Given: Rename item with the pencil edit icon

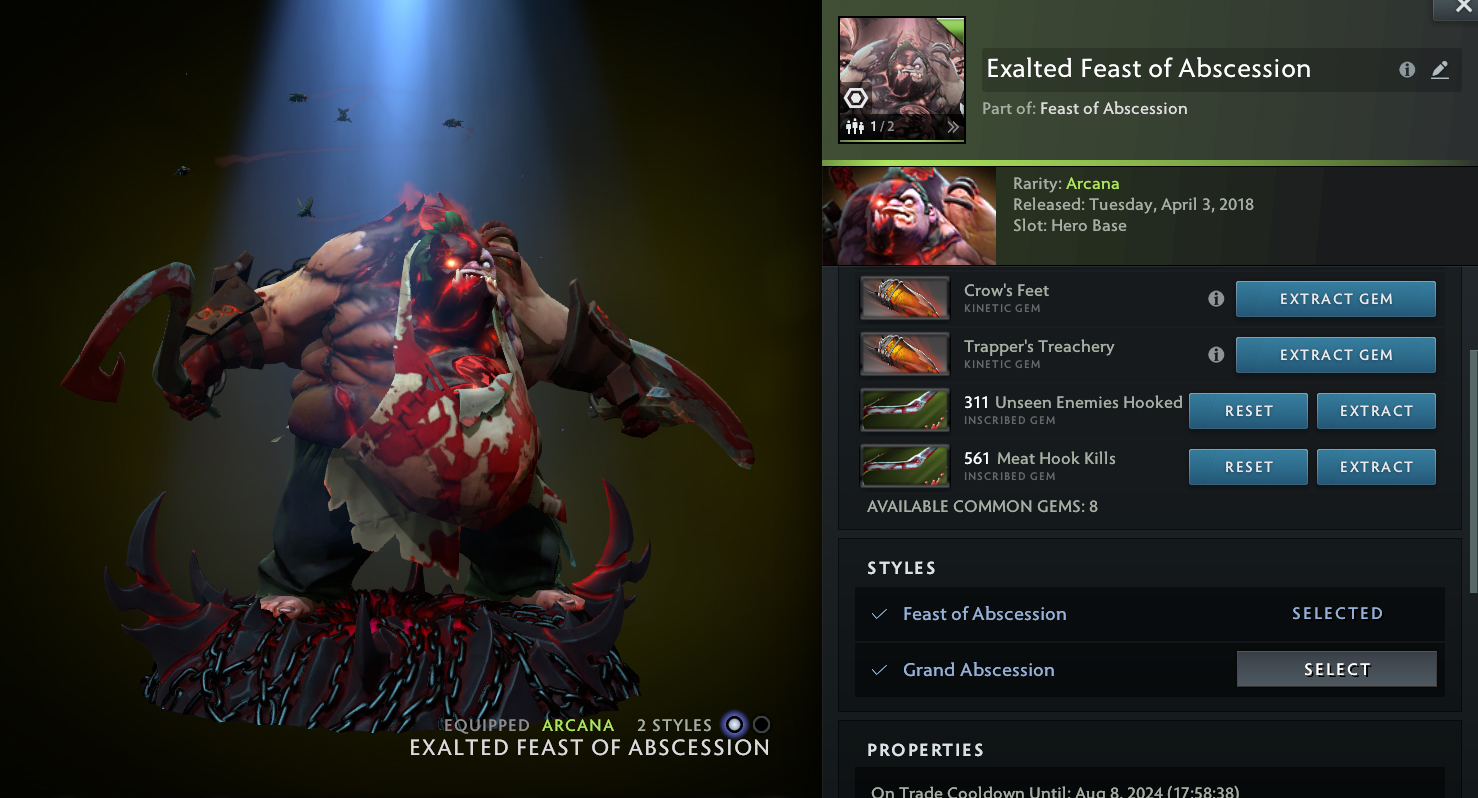Looking at the screenshot, I should [x=1439, y=70].
